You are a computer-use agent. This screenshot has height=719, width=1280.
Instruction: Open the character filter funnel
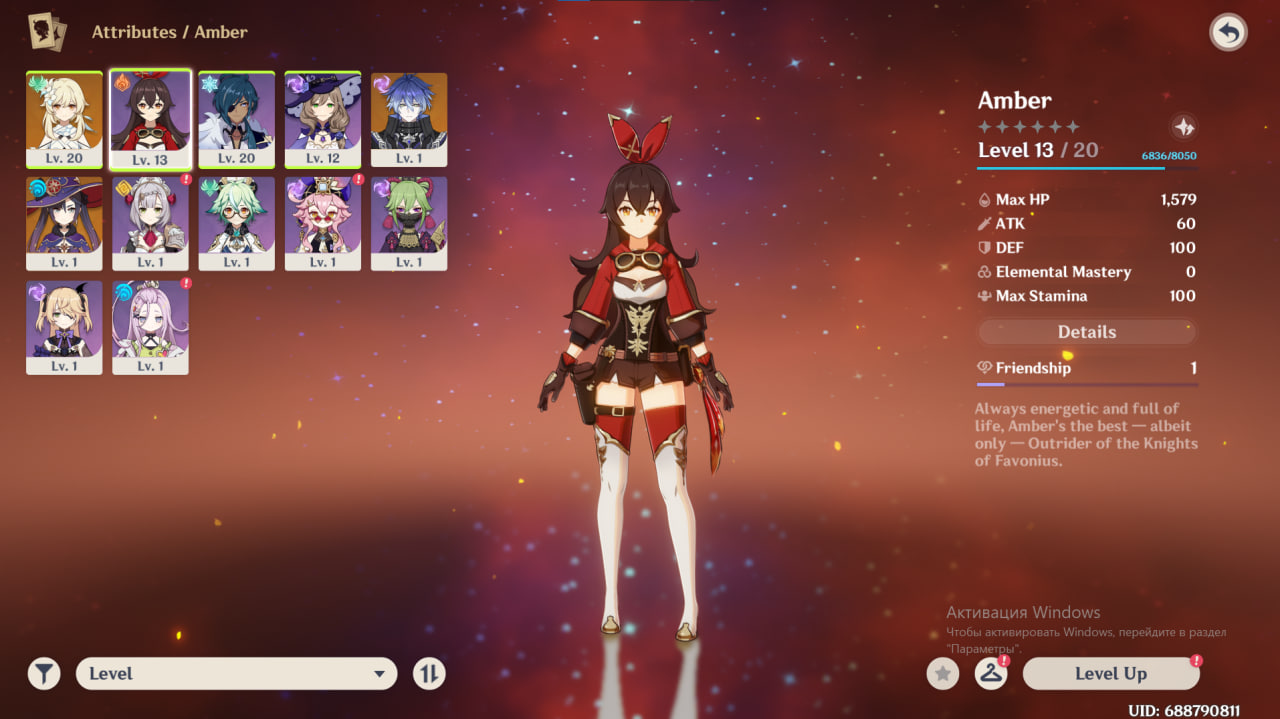pyautogui.click(x=44, y=674)
